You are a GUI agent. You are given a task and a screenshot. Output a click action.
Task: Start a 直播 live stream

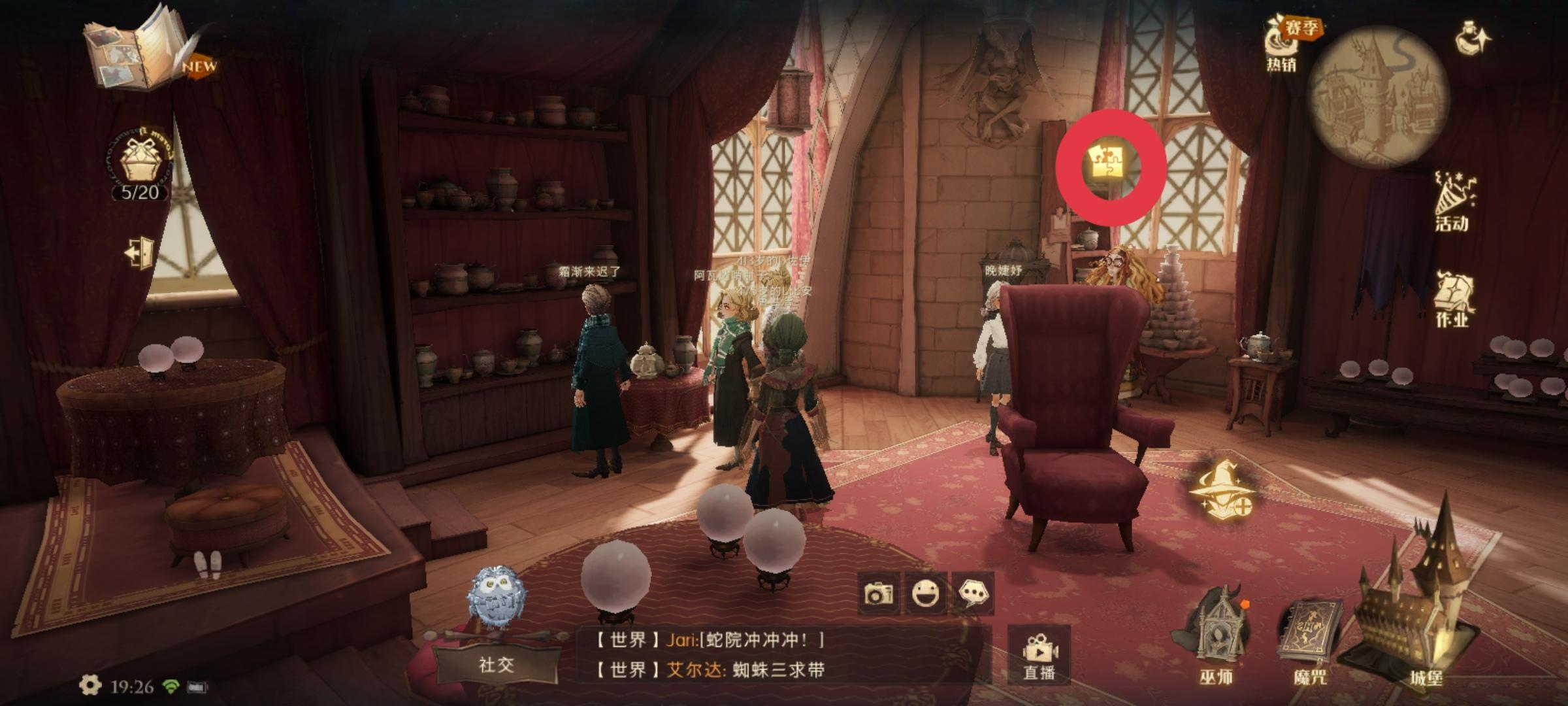[x=1039, y=654]
